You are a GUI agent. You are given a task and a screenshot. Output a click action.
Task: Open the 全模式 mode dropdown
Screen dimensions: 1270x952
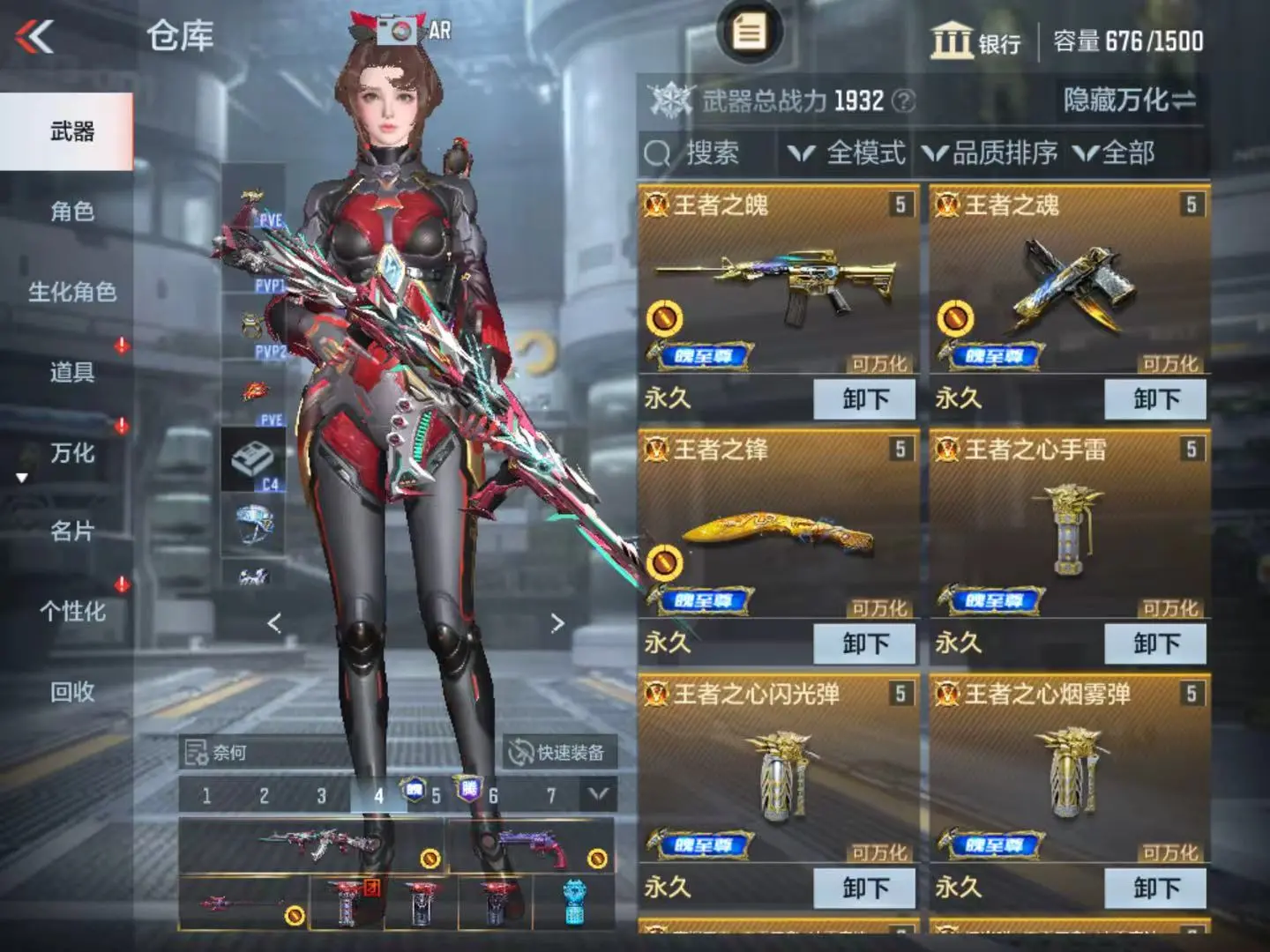(x=848, y=153)
